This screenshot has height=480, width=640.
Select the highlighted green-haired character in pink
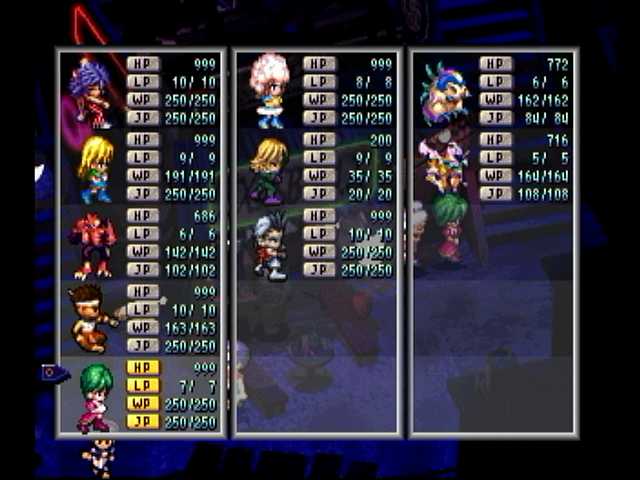click(x=95, y=395)
